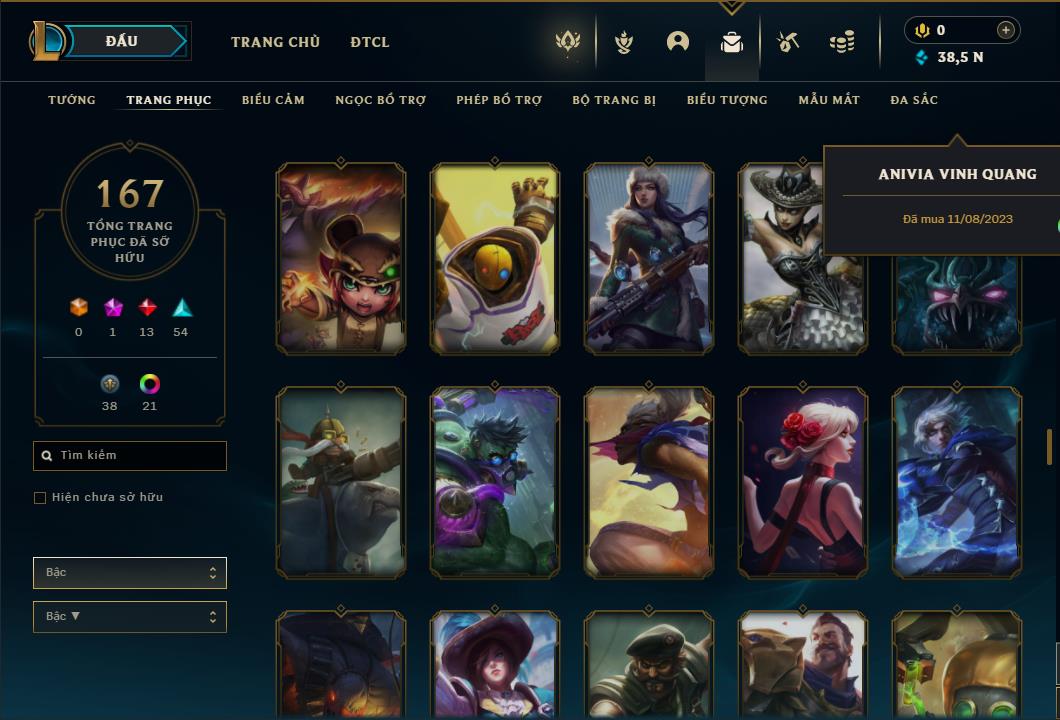The width and height of the screenshot is (1060, 720).
Task: Select the BIỂU CẢM tab
Action: point(273,100)
